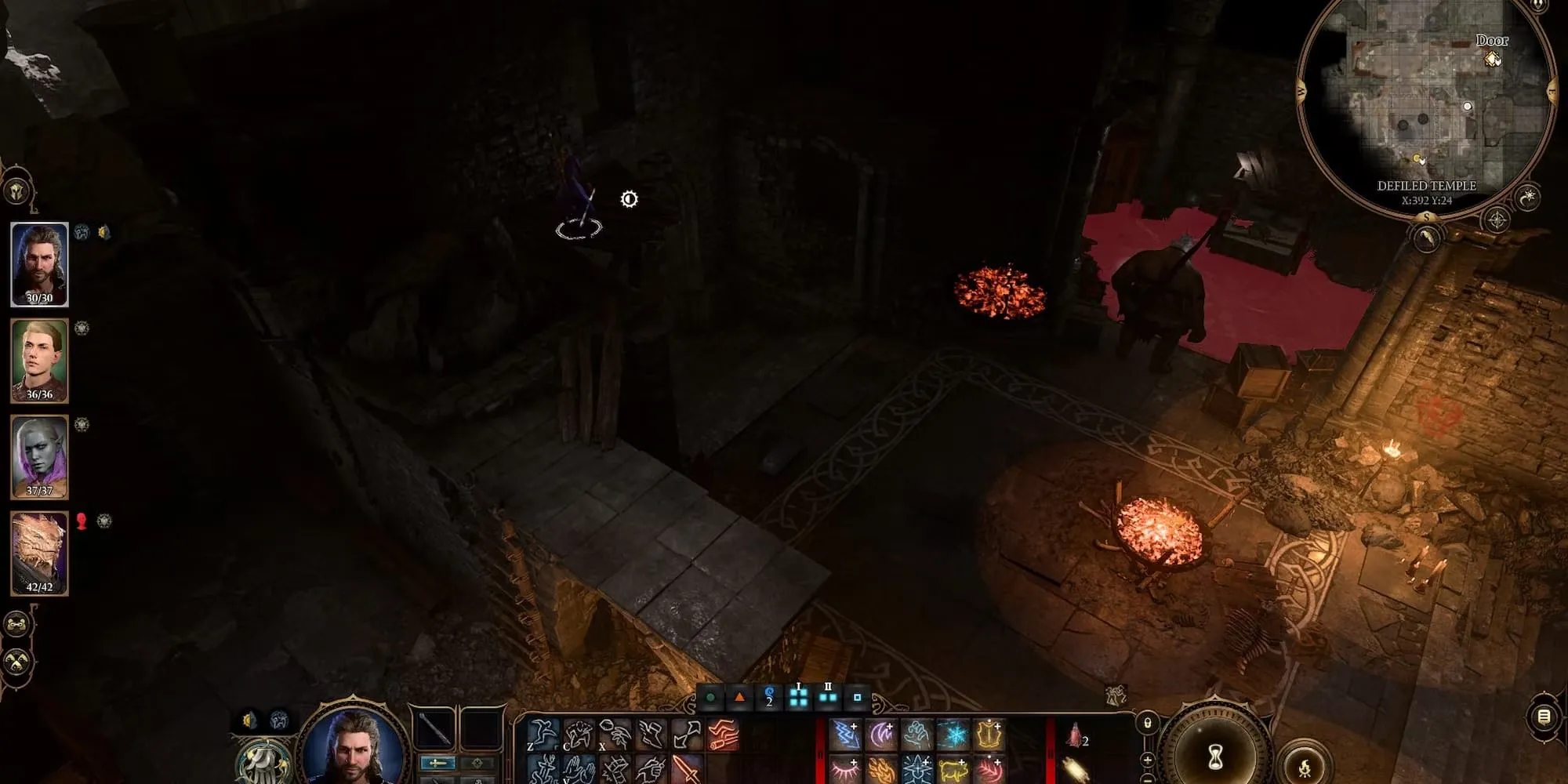Toggle the hotbar lock button

1147,723
